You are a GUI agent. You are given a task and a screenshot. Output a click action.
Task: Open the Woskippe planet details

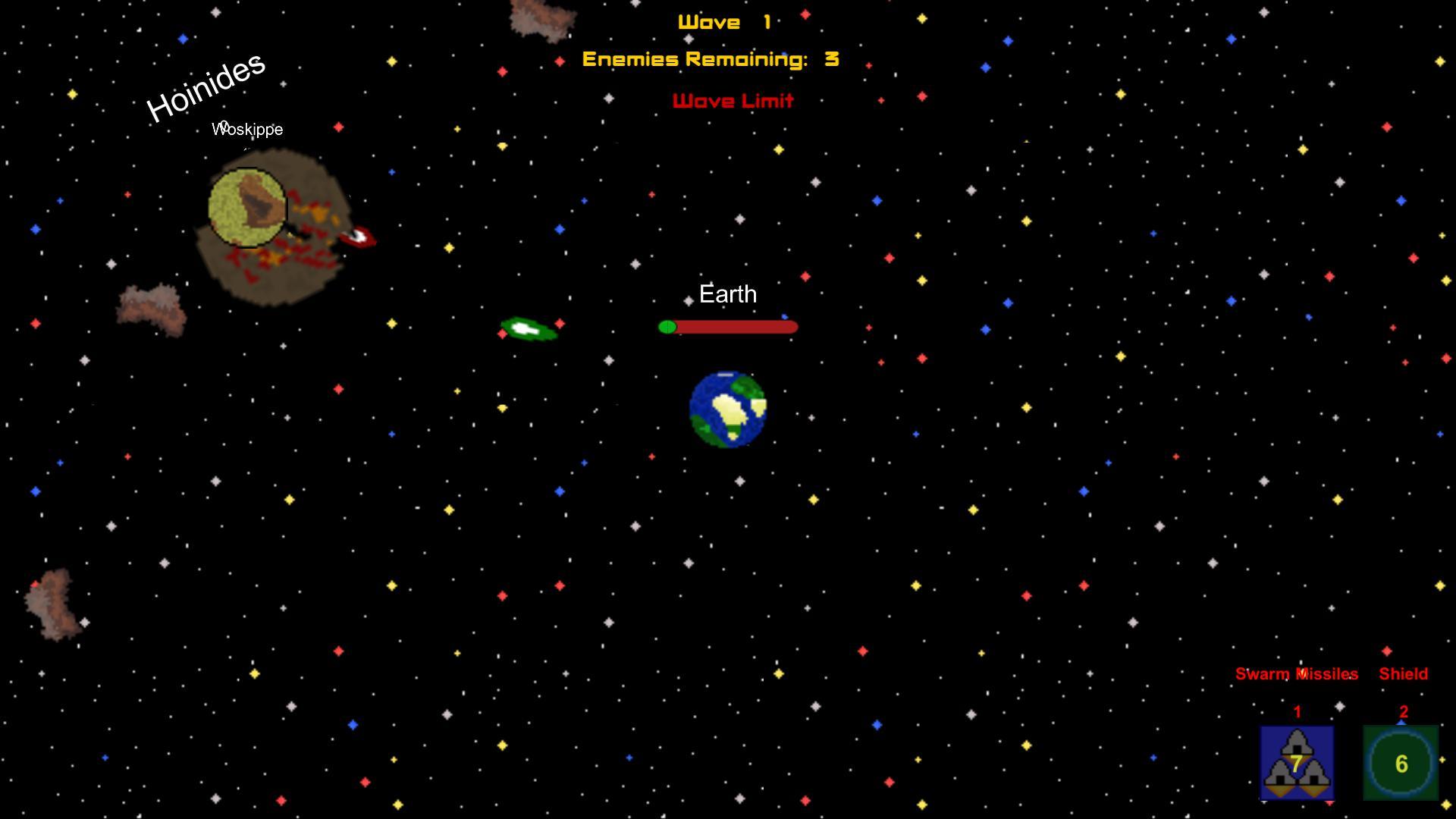coord(248,129)
